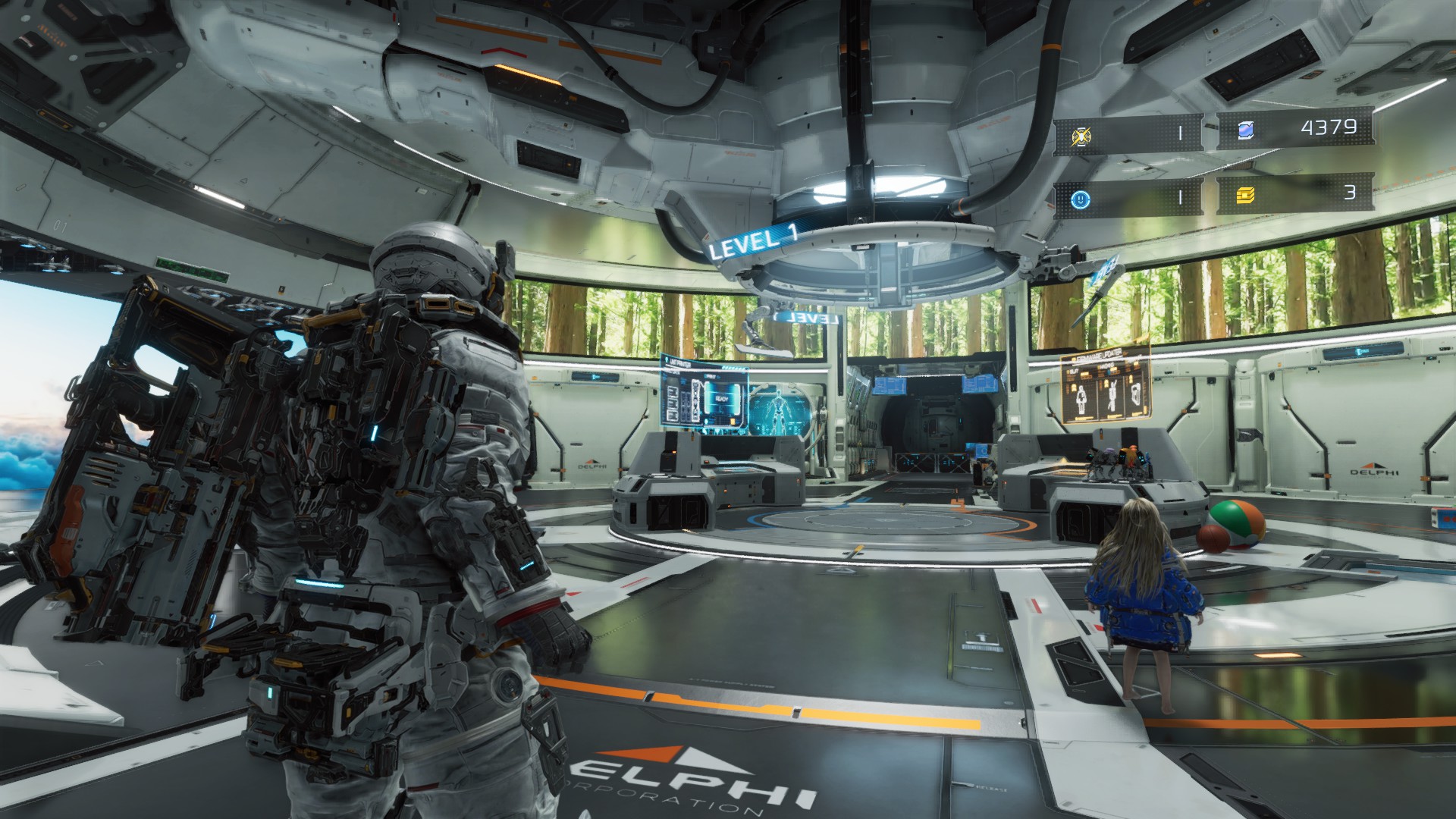Click the helmet icon on the Firmware Updater panel
1456x819 pixels.
coord(1135,393)
